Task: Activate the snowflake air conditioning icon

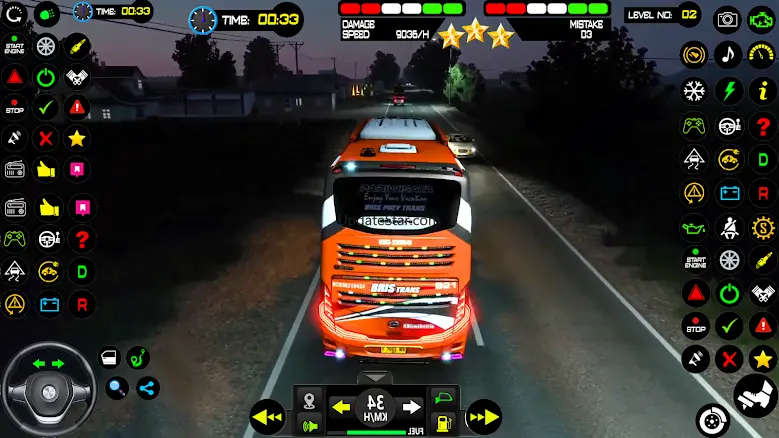Action: tap(694, 91)
